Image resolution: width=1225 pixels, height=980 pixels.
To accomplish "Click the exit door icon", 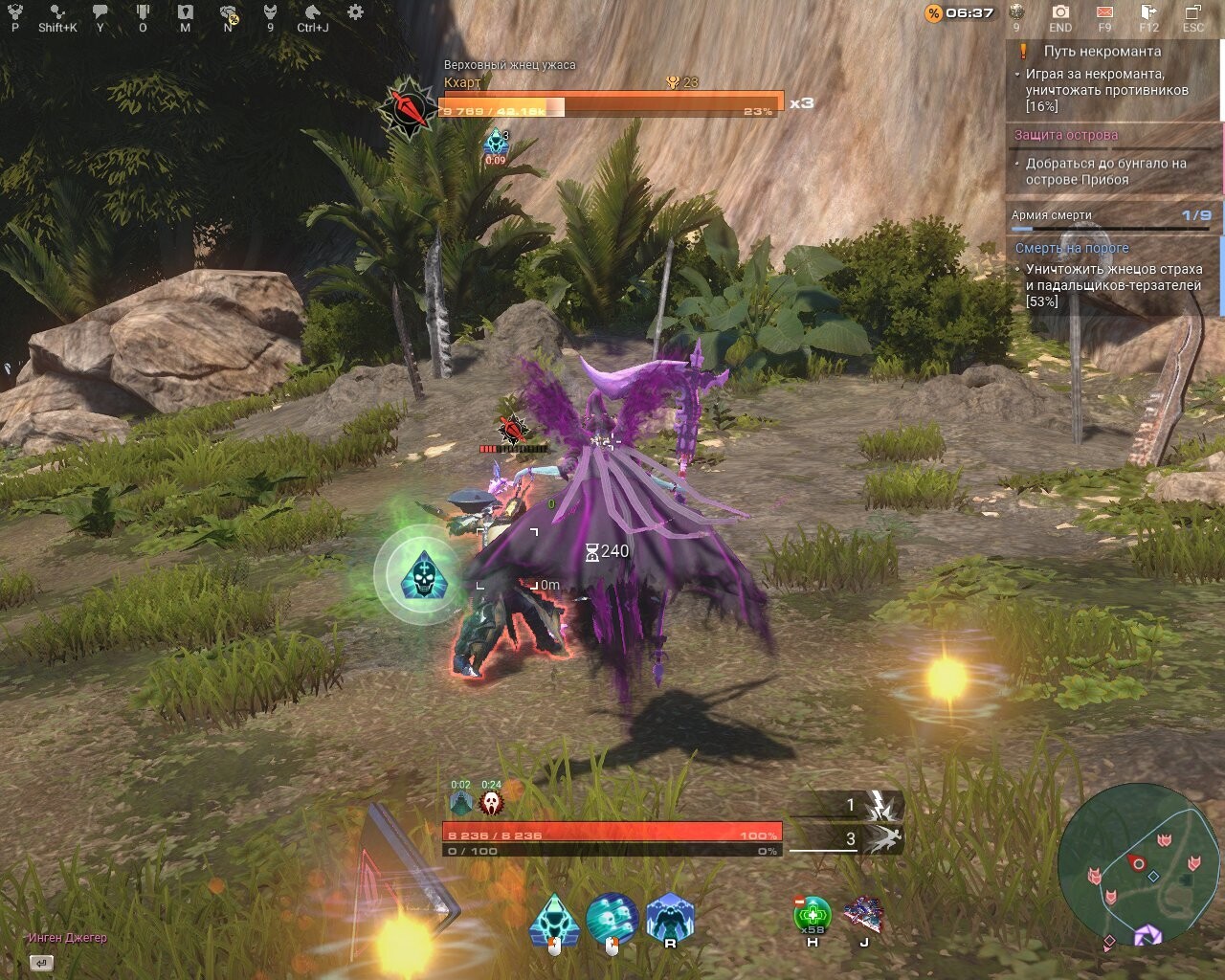I will (1149, 12).
